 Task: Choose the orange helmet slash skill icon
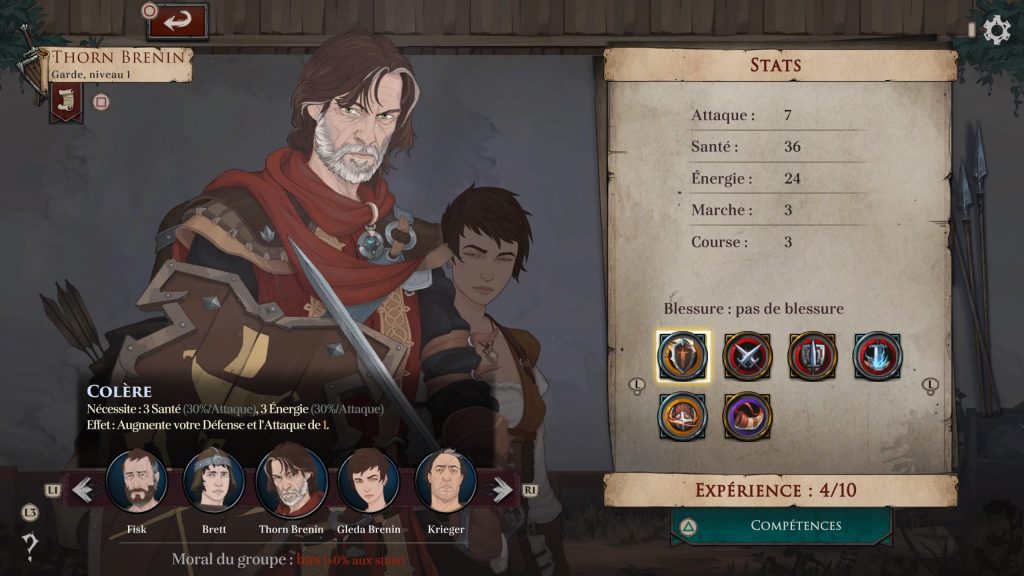pyautogui.click(x=683, y=416)
